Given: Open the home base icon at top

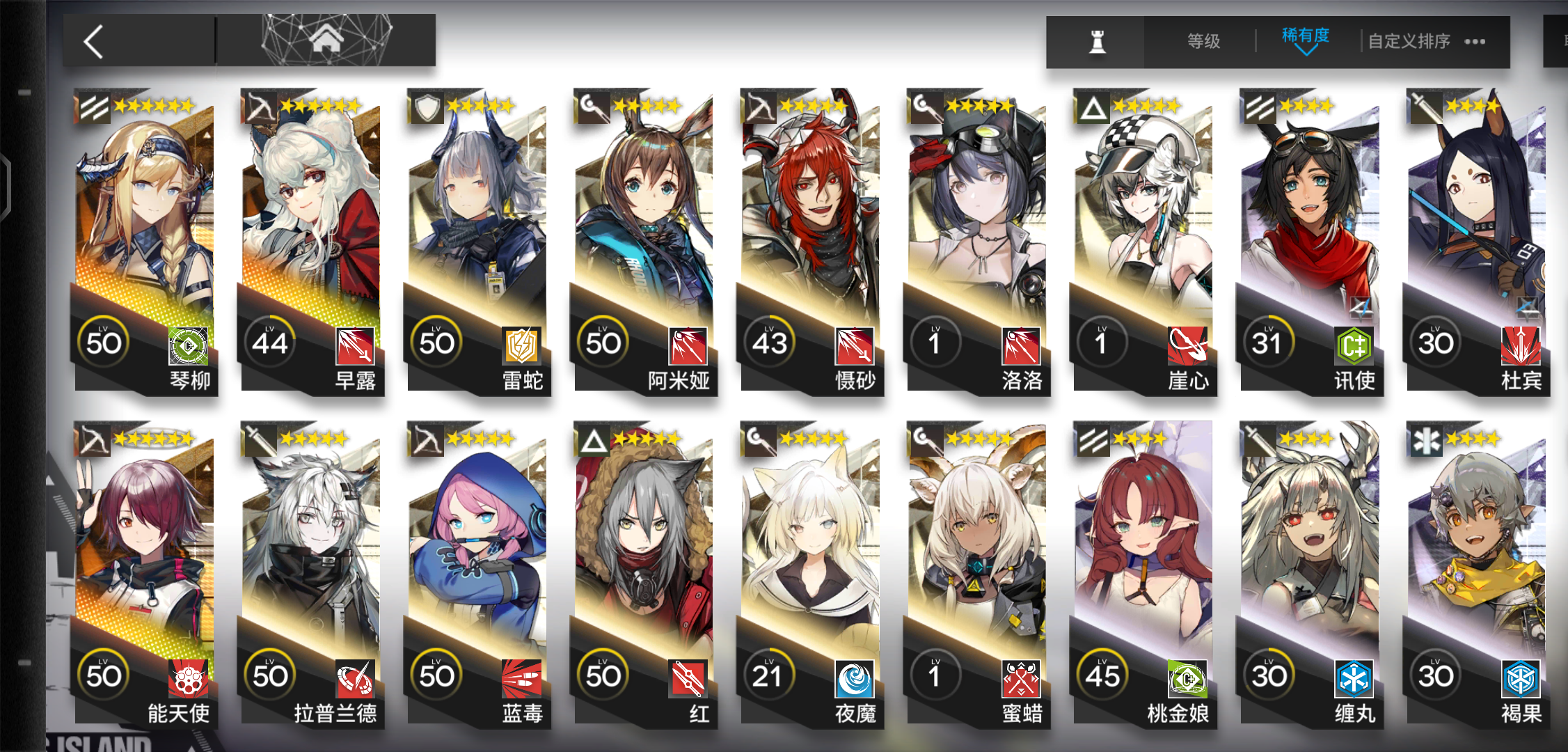Looking at the screenshot, I should pyautogui.click(x=324, y=40).
